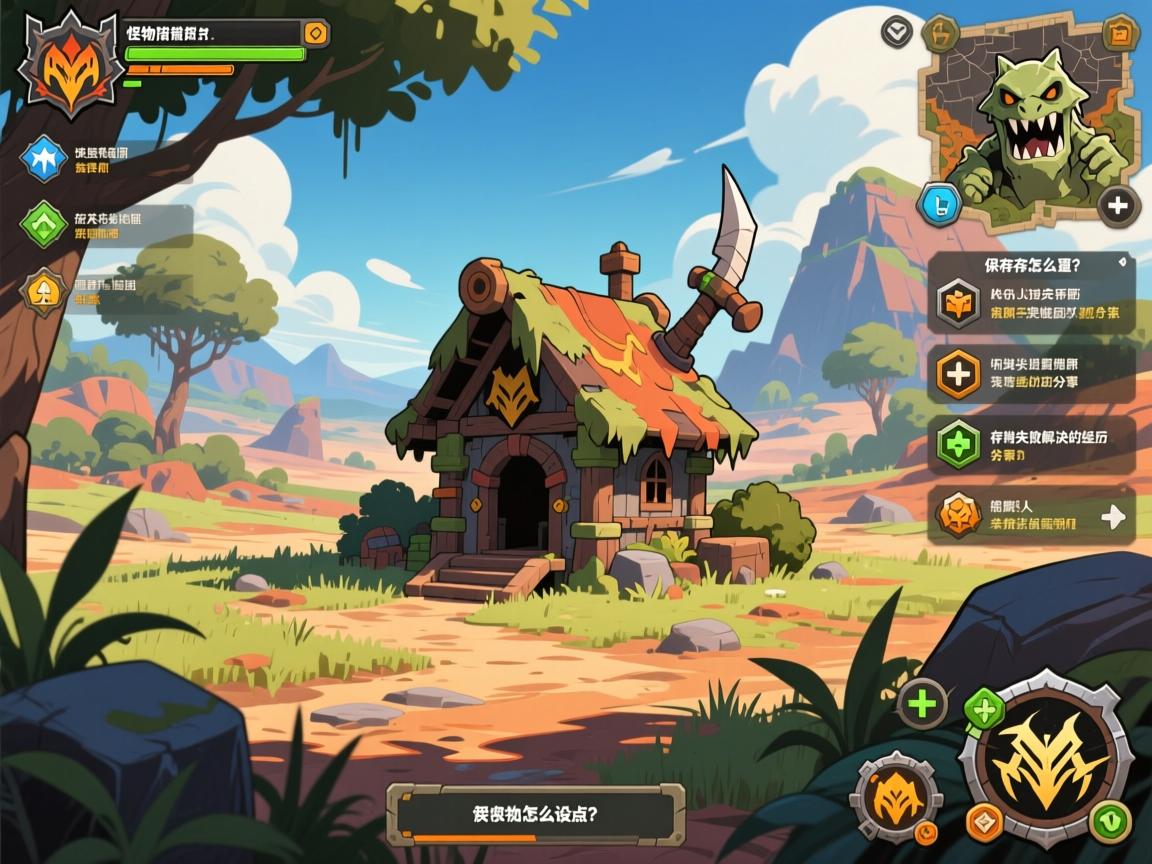Image resolution: width=1152 pixels, height=864 pixels.
Task: Open the orange bag icon on the minimap
Action: pyautogui.click(x=1120, y=33)
